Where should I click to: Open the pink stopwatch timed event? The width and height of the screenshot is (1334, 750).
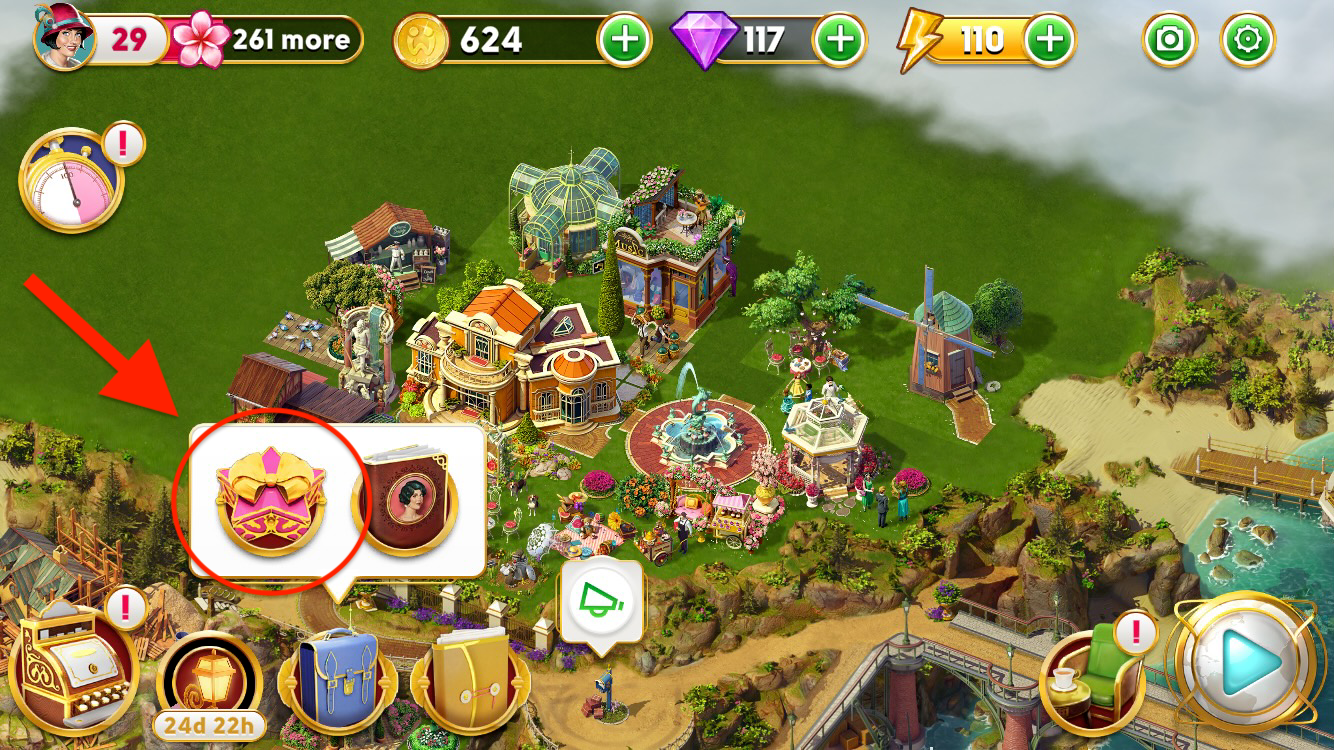tap(70, 182)
